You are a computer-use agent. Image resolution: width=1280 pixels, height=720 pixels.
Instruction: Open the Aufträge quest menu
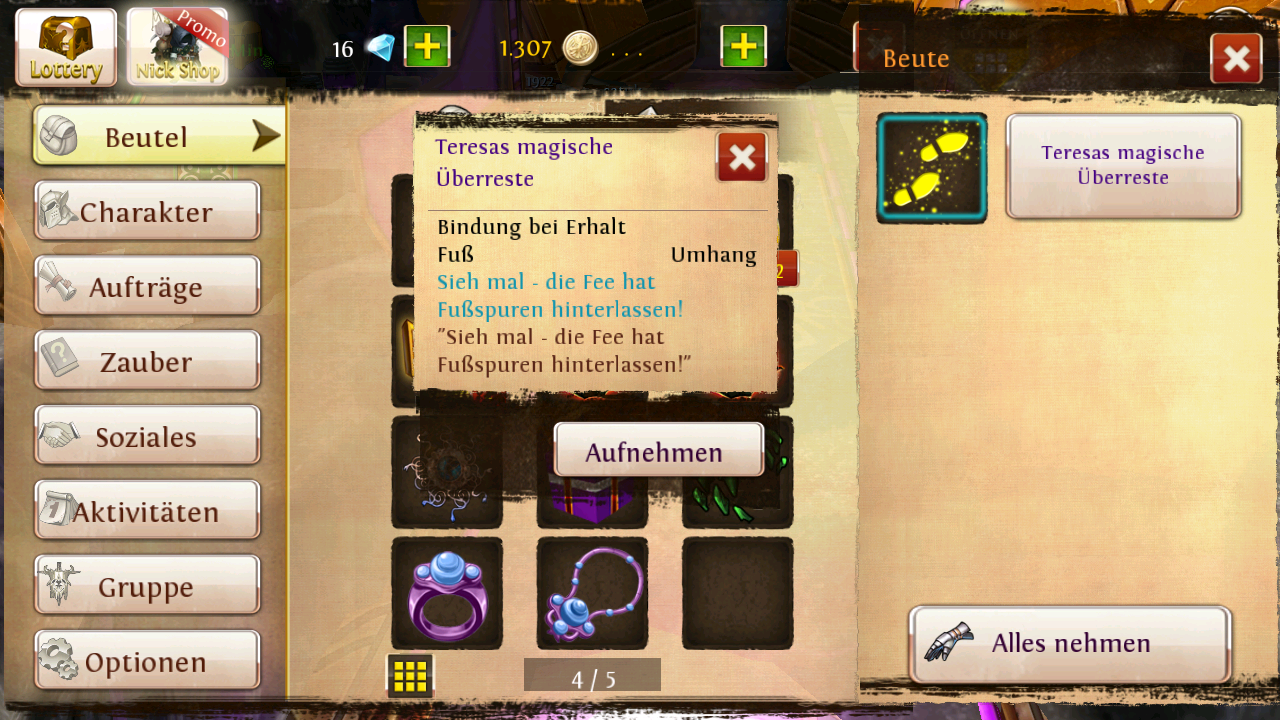coord(147,286)
